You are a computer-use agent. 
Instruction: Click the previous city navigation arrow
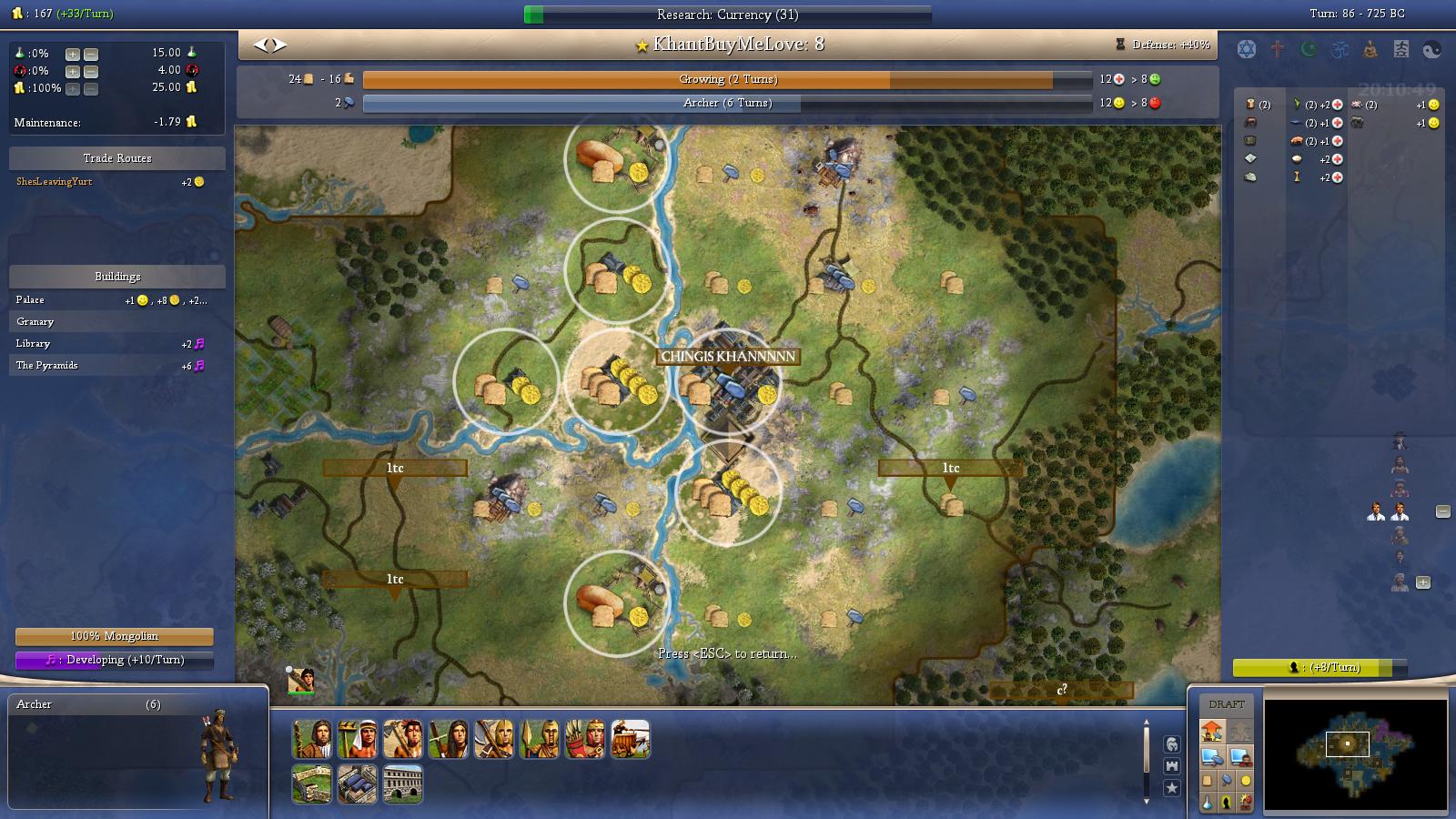(262, 43)
